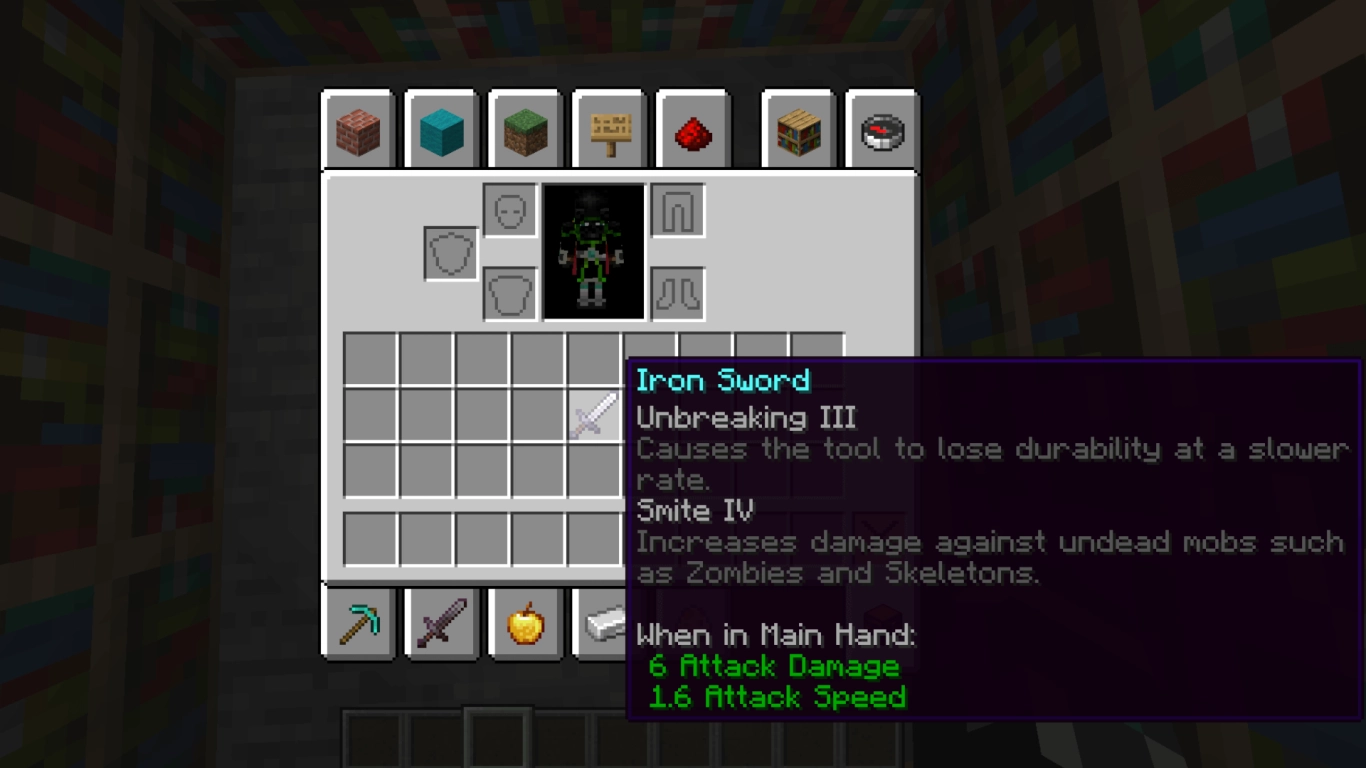Viewport: 1366px width, 768px height.
Task: Select the netherite sword in the hotbar
Action: click(x=441, y=623)
